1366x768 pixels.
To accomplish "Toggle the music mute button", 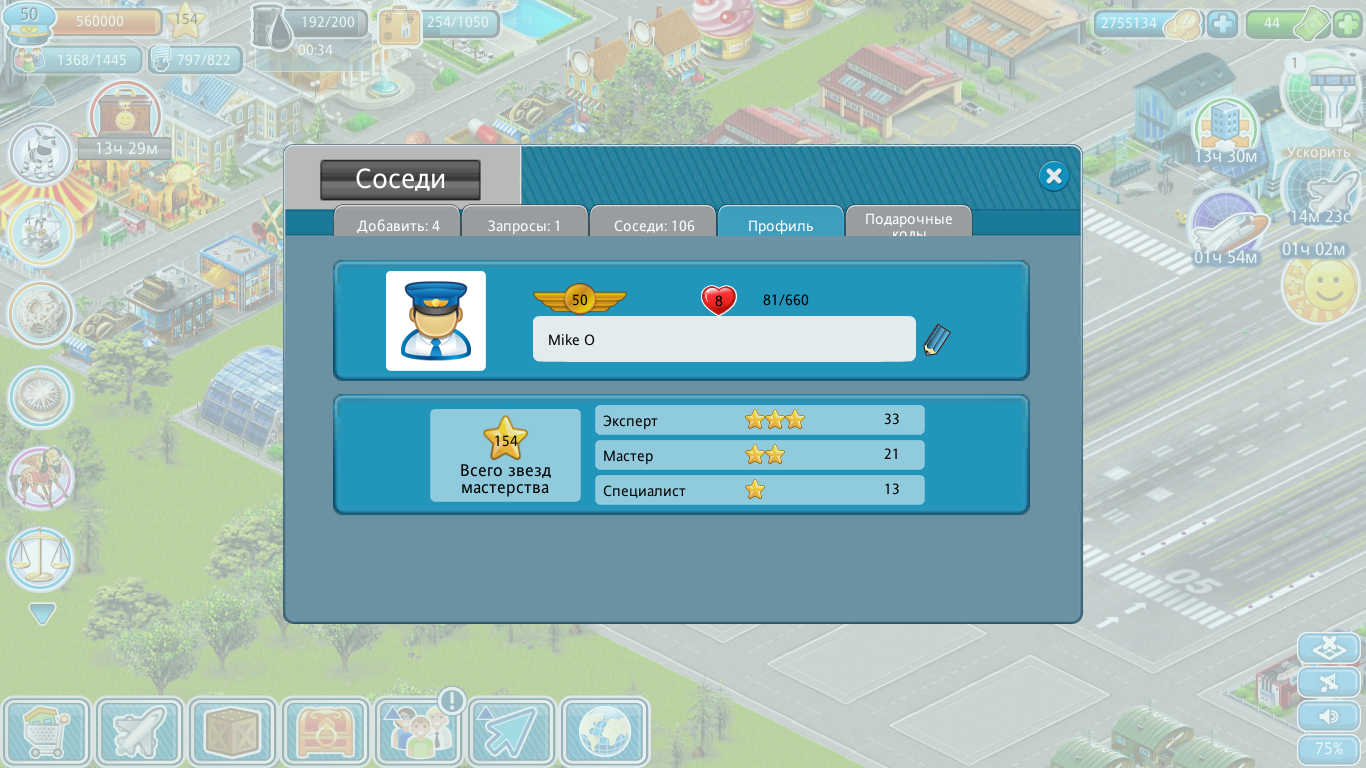I will coord(1328,682).
